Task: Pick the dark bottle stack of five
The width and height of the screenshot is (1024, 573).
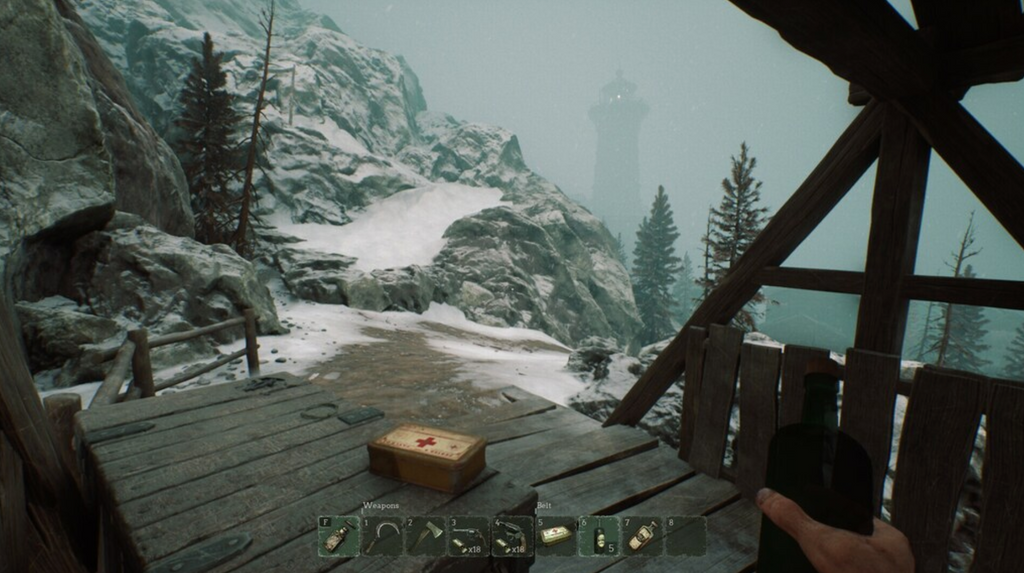Action: pos(599,537)
